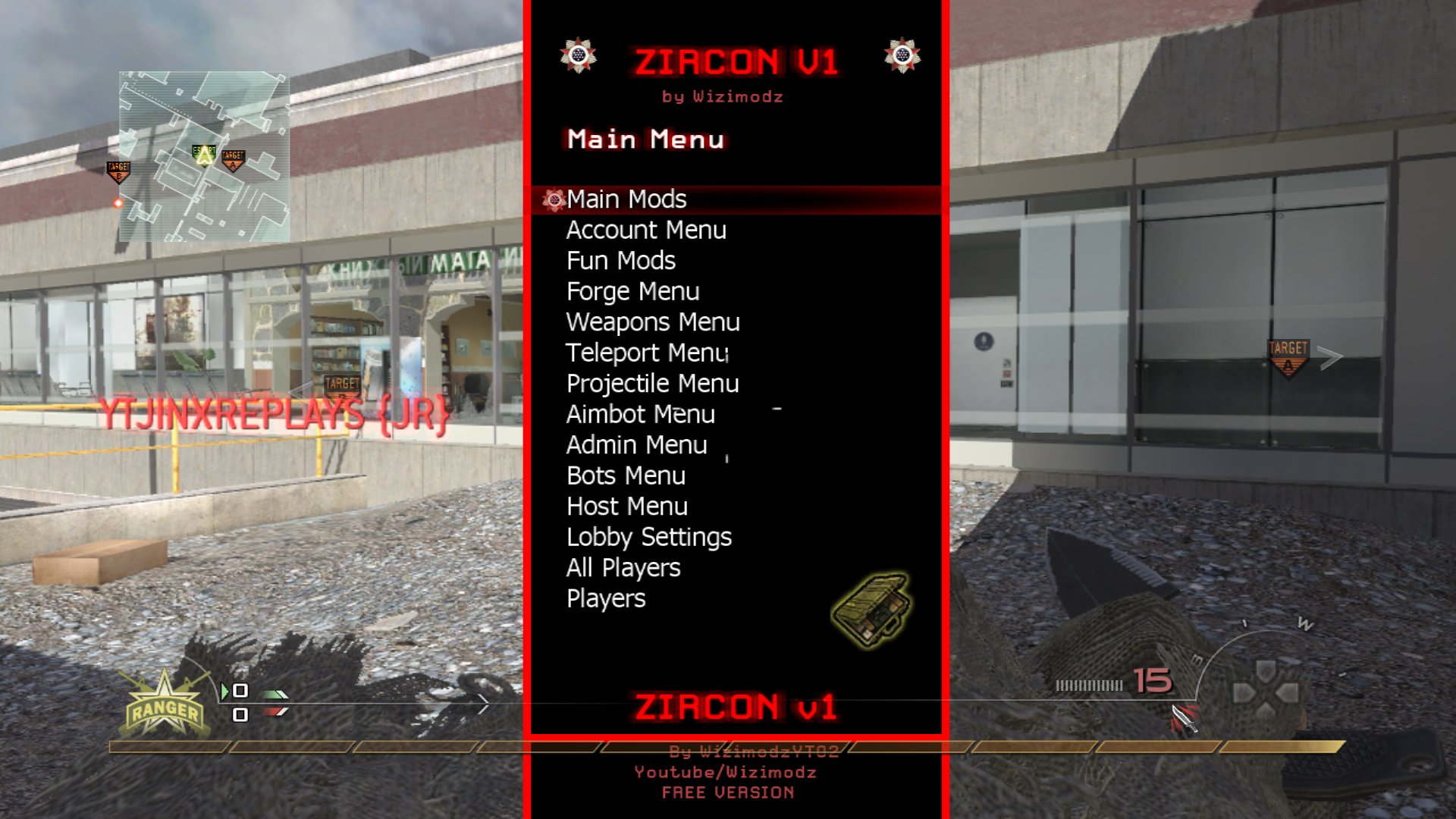Expand the Weapons Menu submenu
This screenshot has width=1456, height=819.
pyautogui.click(x=653, y=322)
